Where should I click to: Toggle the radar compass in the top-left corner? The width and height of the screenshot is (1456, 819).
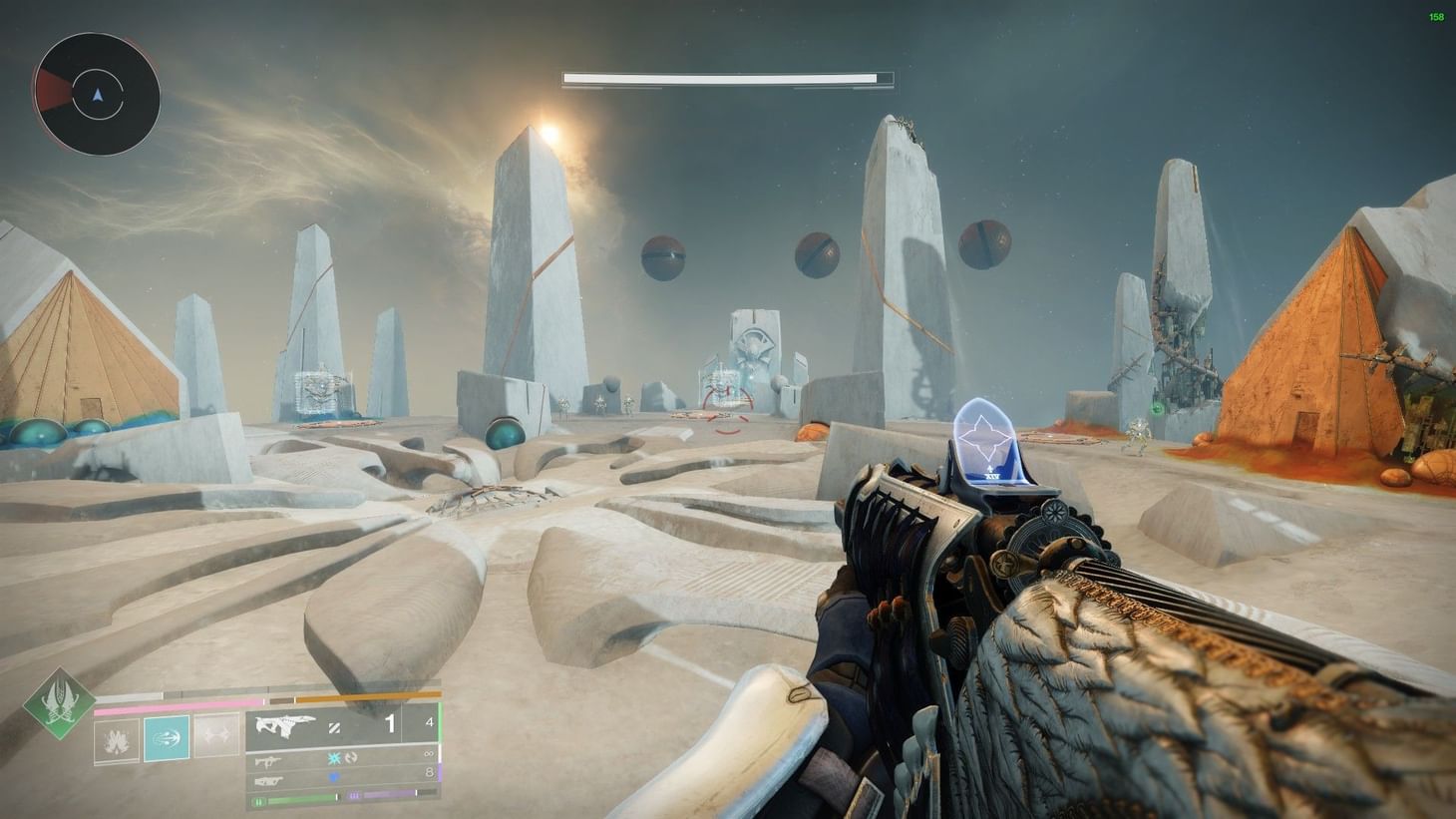click(98, 95)
